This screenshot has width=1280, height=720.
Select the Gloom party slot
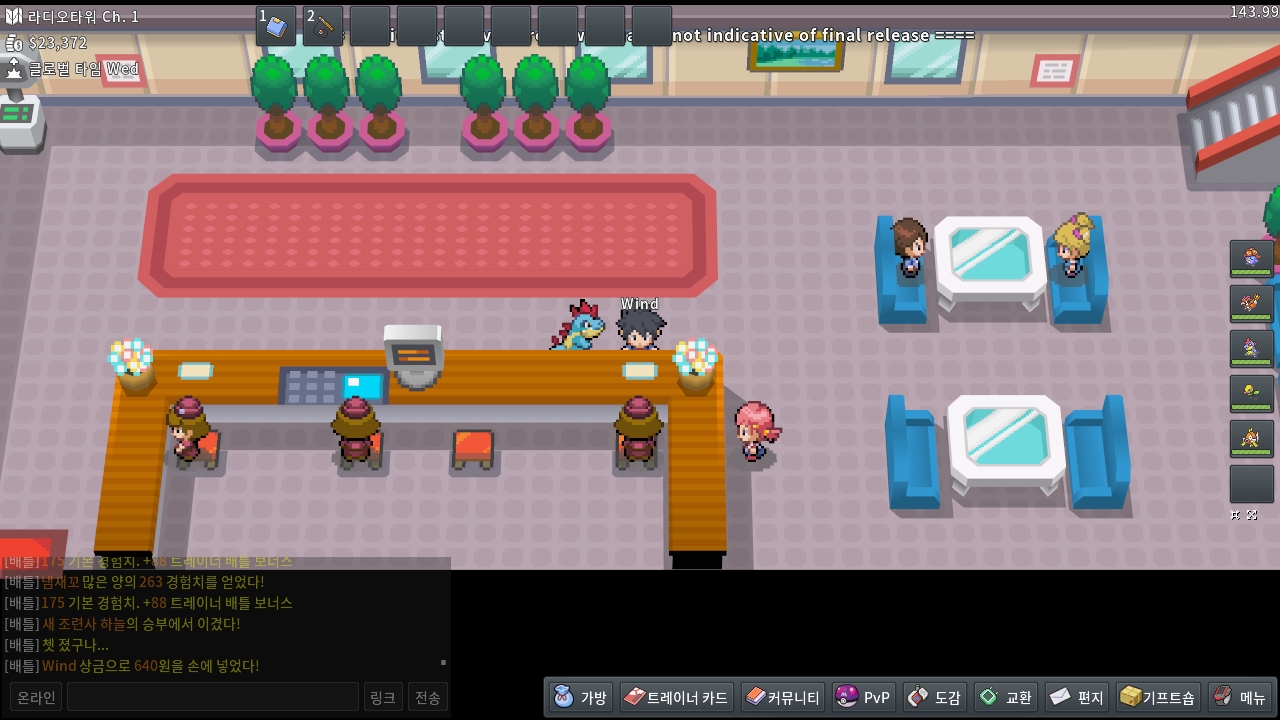(1251, 259)
